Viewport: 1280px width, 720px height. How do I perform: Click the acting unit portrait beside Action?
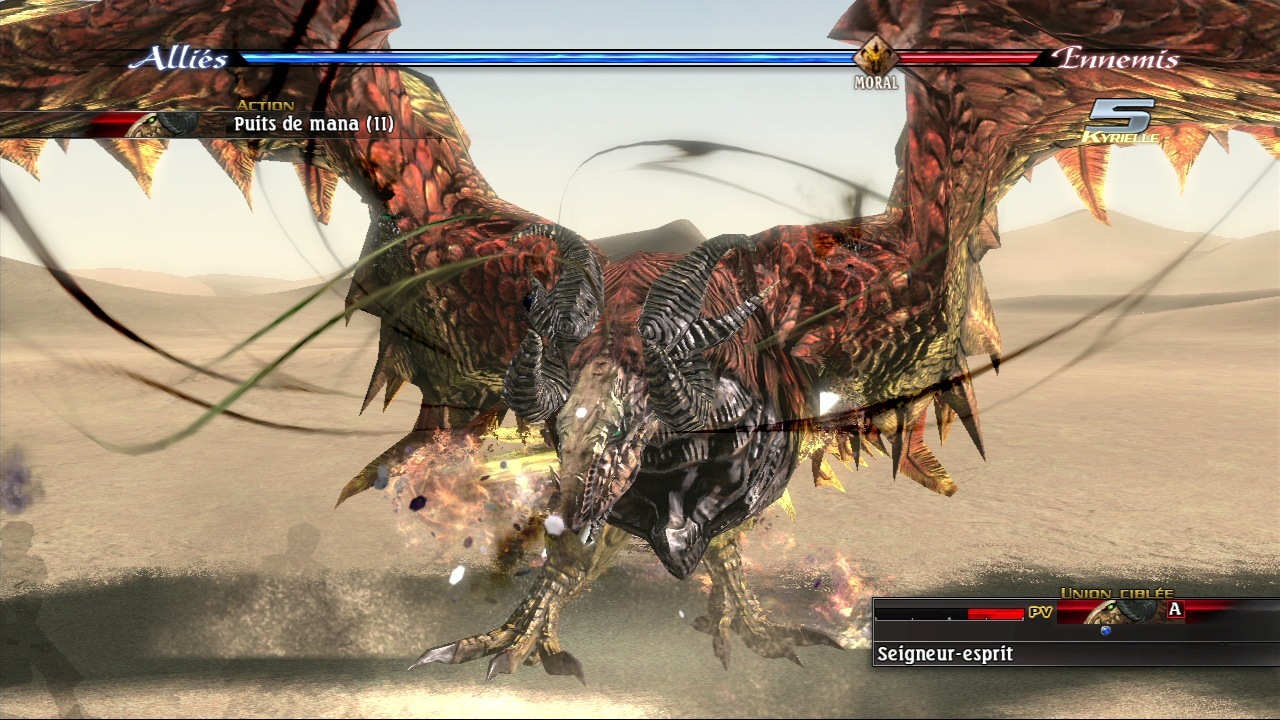click(165, 124)
